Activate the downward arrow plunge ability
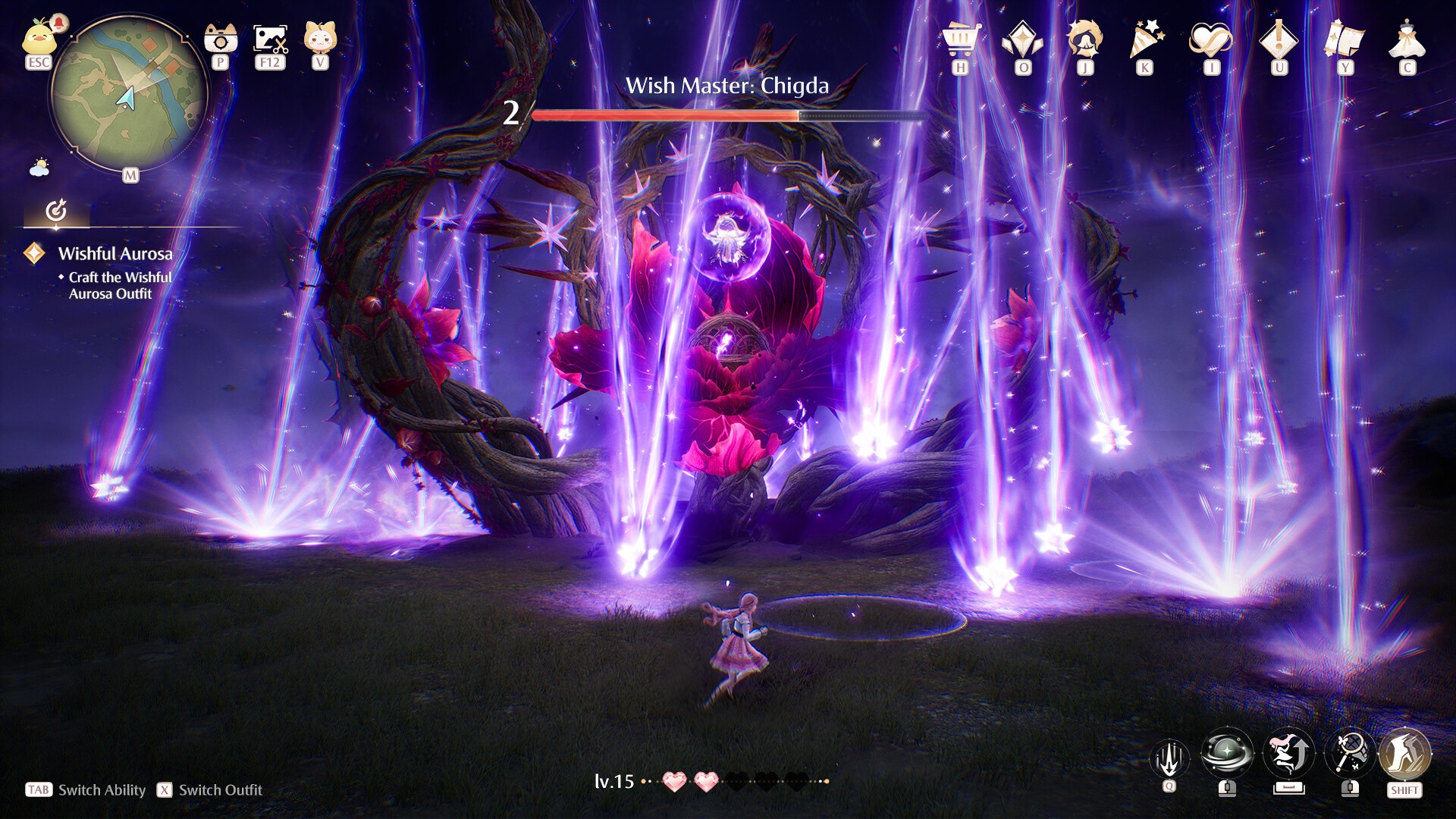 [1169, 757]
